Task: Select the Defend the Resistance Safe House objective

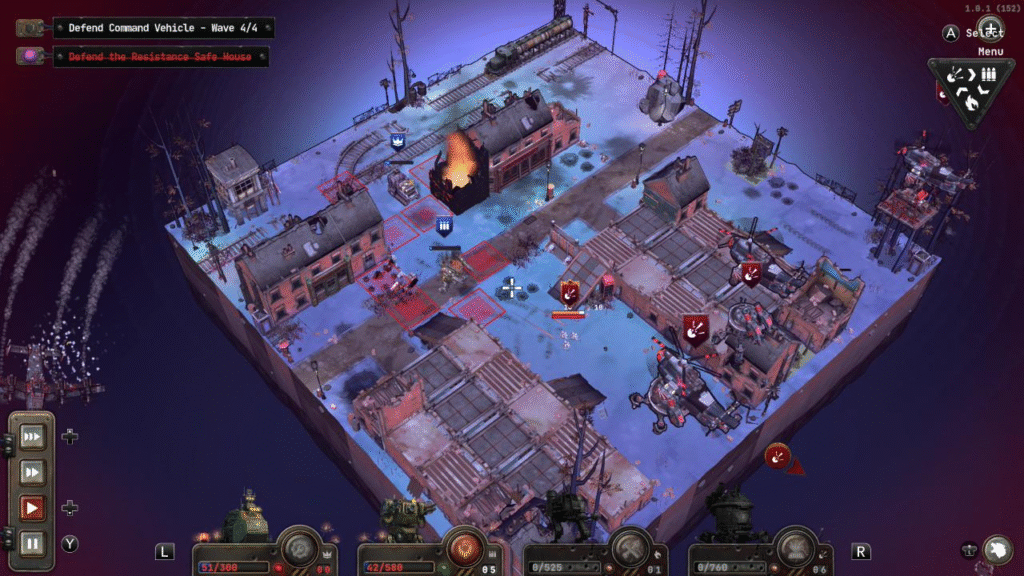Action: point(160,57)
